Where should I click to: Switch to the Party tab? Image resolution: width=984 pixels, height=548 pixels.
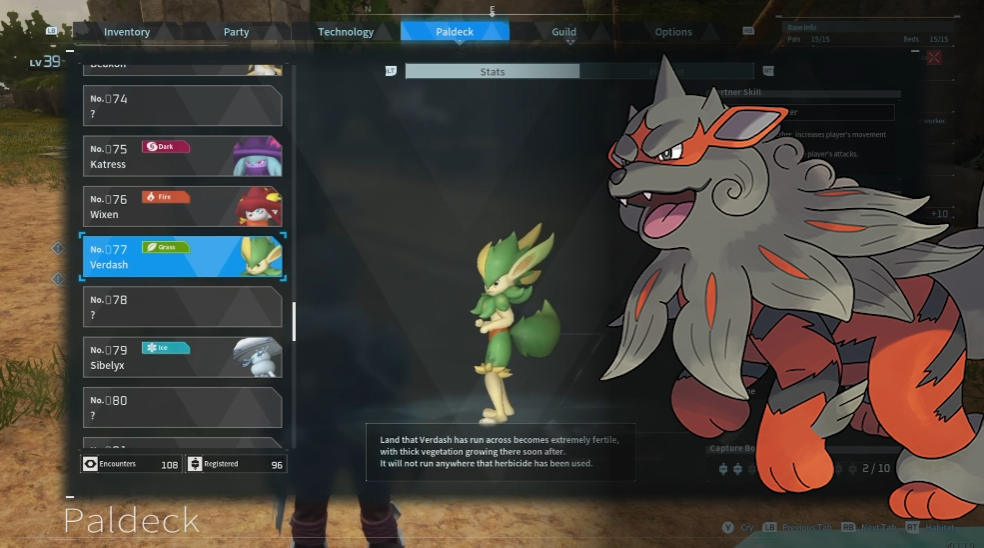pyautogui.click(x=236, y=32)
